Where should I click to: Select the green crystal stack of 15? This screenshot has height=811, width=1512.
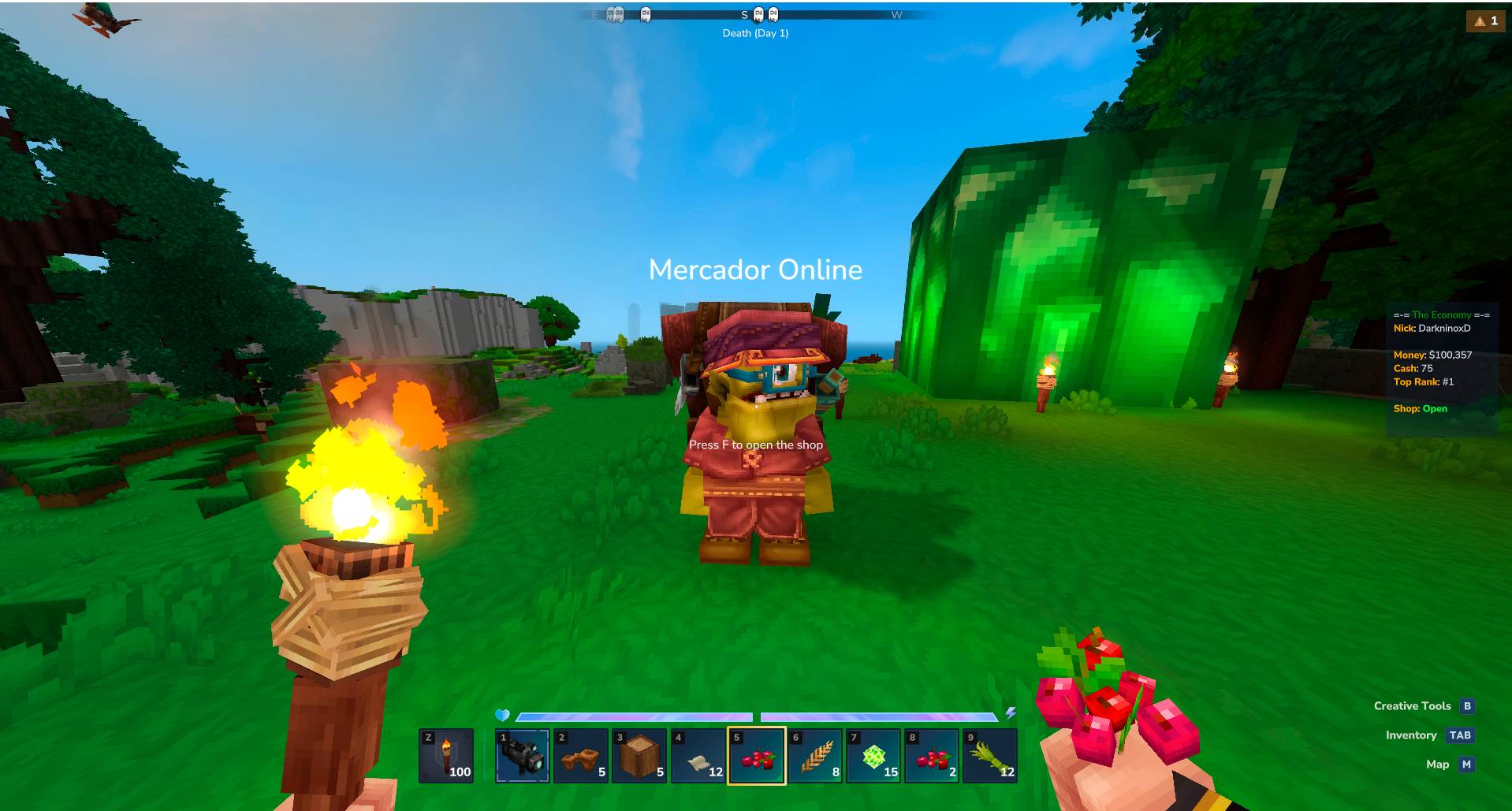[x=873, y=756]
